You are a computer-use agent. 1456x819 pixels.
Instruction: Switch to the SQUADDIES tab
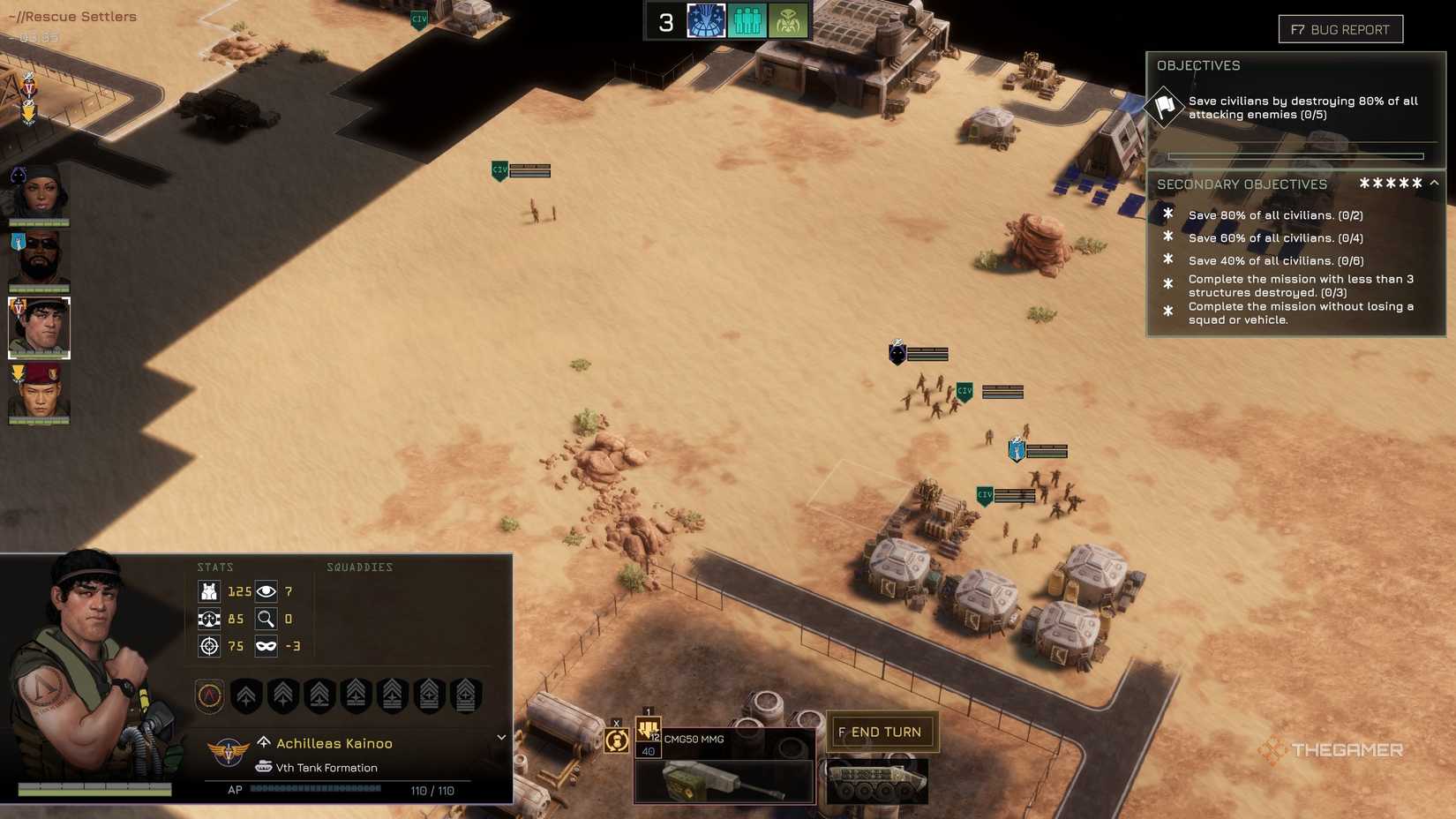(x=359, y=567)
